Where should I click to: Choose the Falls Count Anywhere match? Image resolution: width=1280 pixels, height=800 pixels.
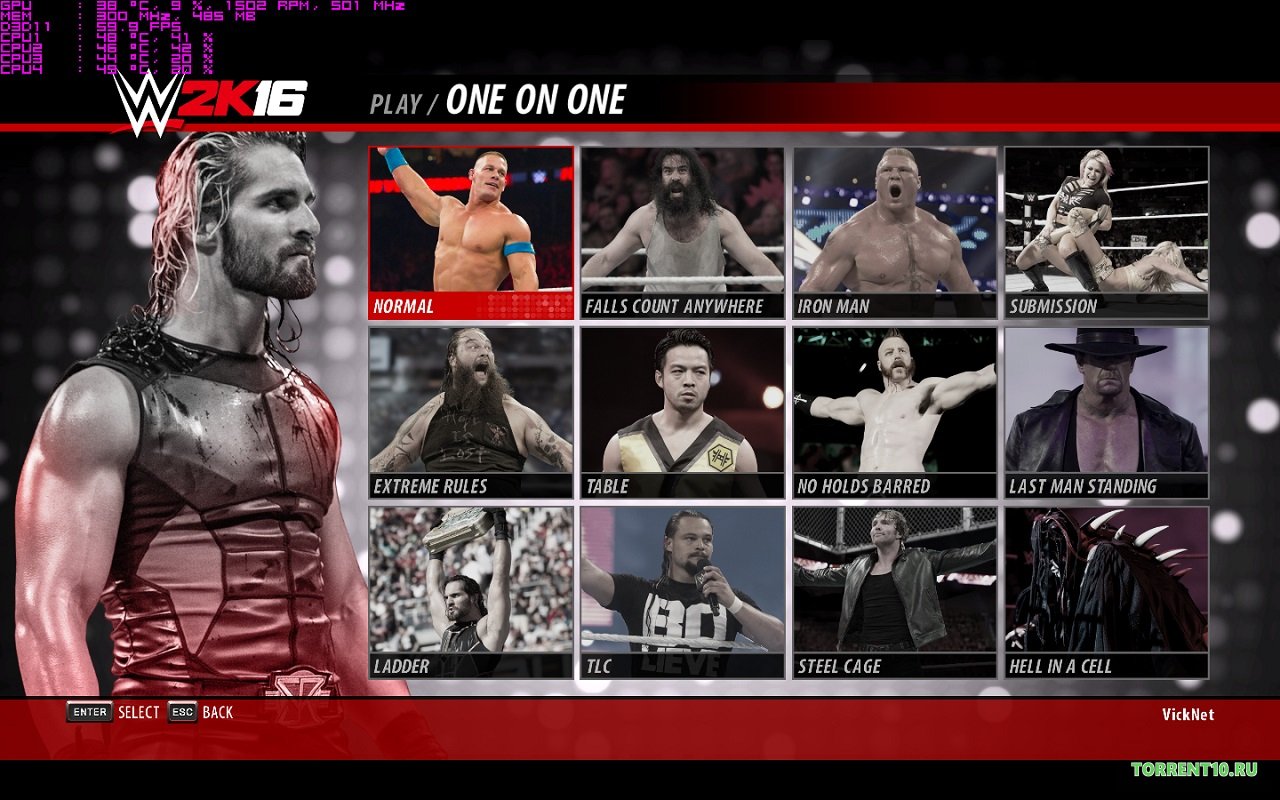click(682, 233)
